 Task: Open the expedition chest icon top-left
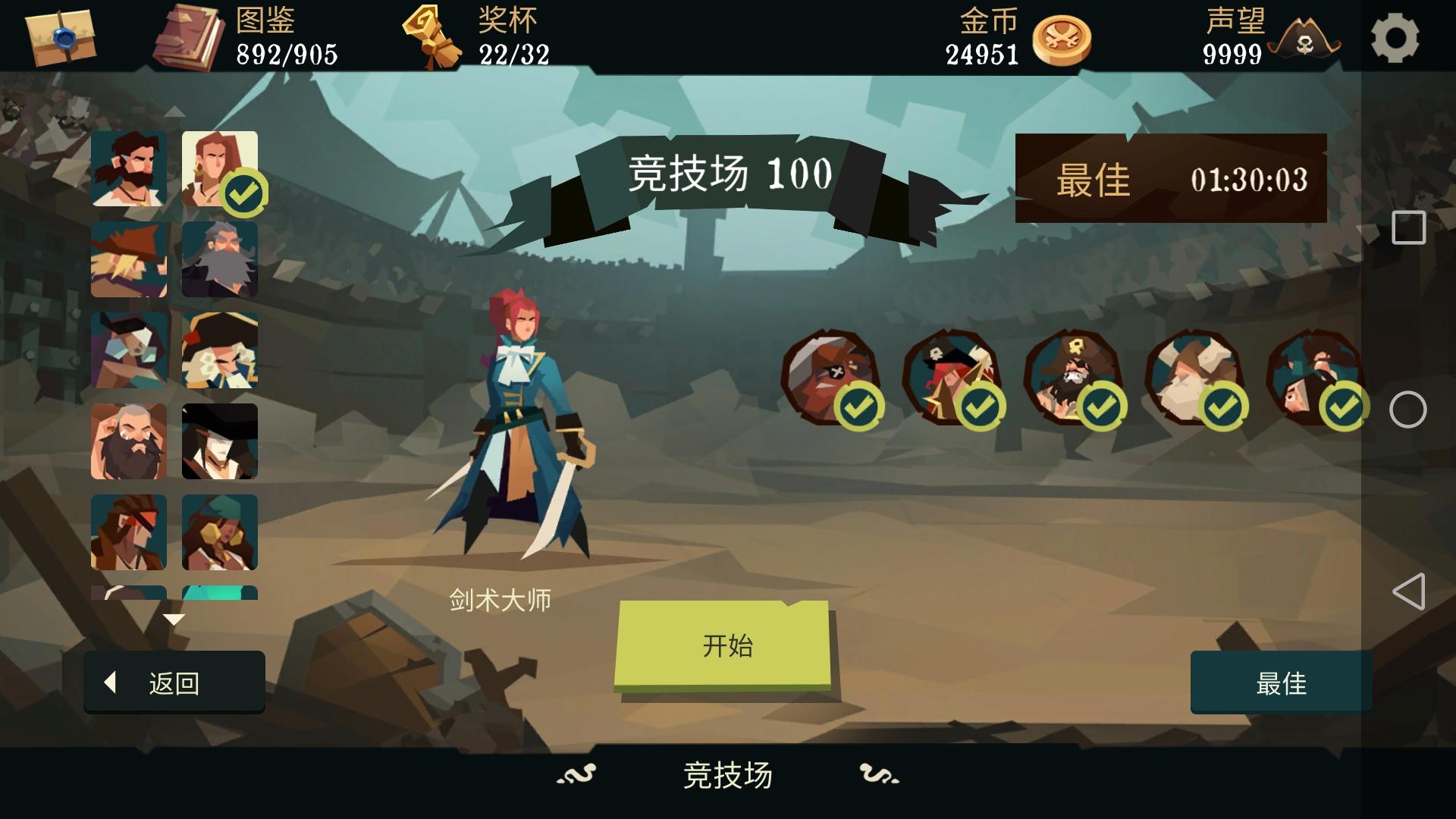pos(61,38)
